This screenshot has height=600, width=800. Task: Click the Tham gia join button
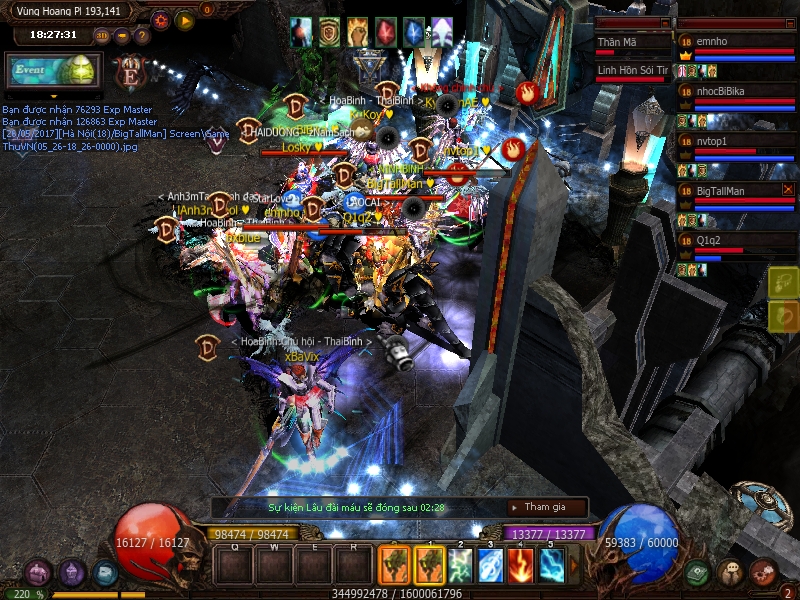[546, 507]
